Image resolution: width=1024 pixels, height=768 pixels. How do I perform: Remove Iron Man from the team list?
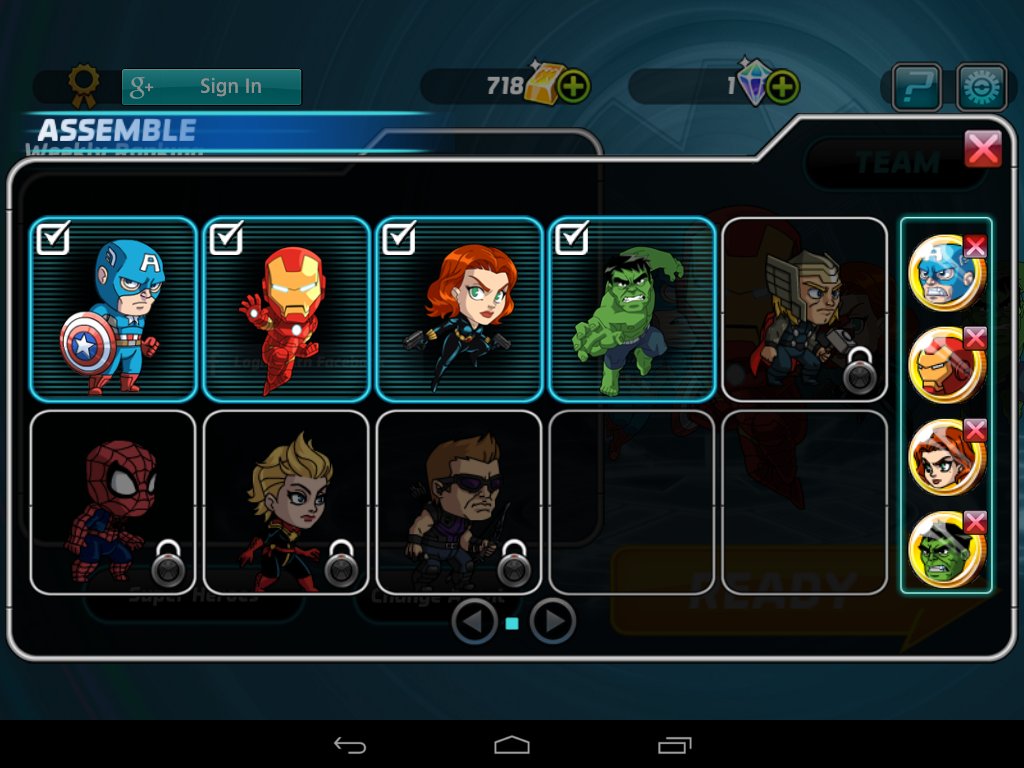click(x=975, y=338)
